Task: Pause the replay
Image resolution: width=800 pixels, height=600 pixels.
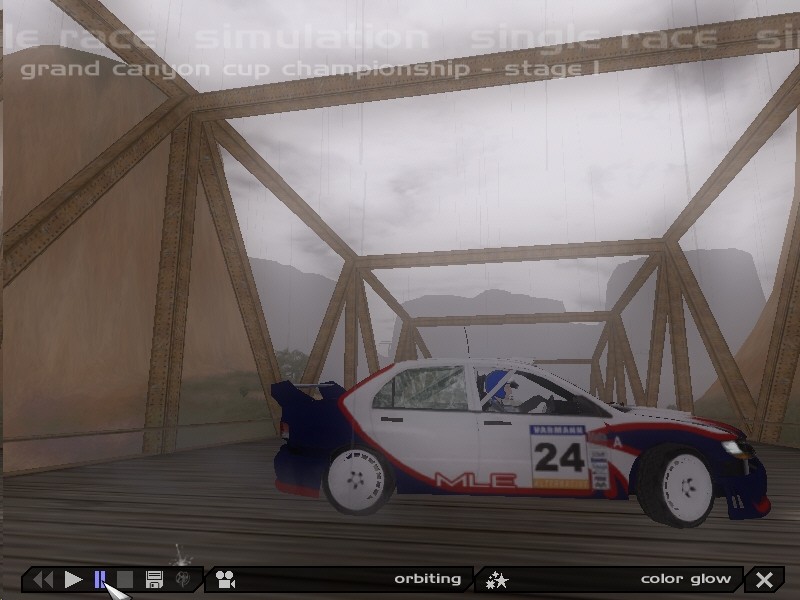Action: tap(100, 579)
